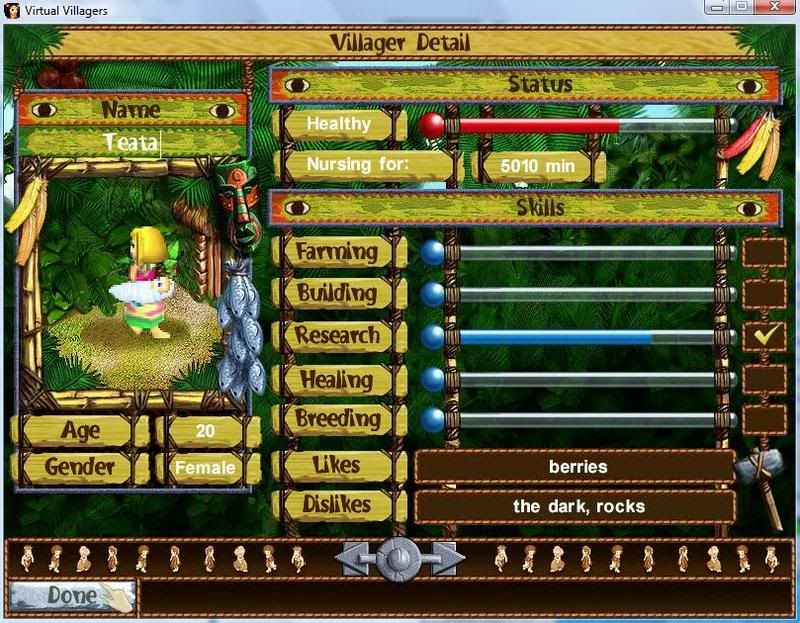Tick the Breeding skill preference checkbox
This screenshot has height=623, width=800.
[x=763, y=419]
